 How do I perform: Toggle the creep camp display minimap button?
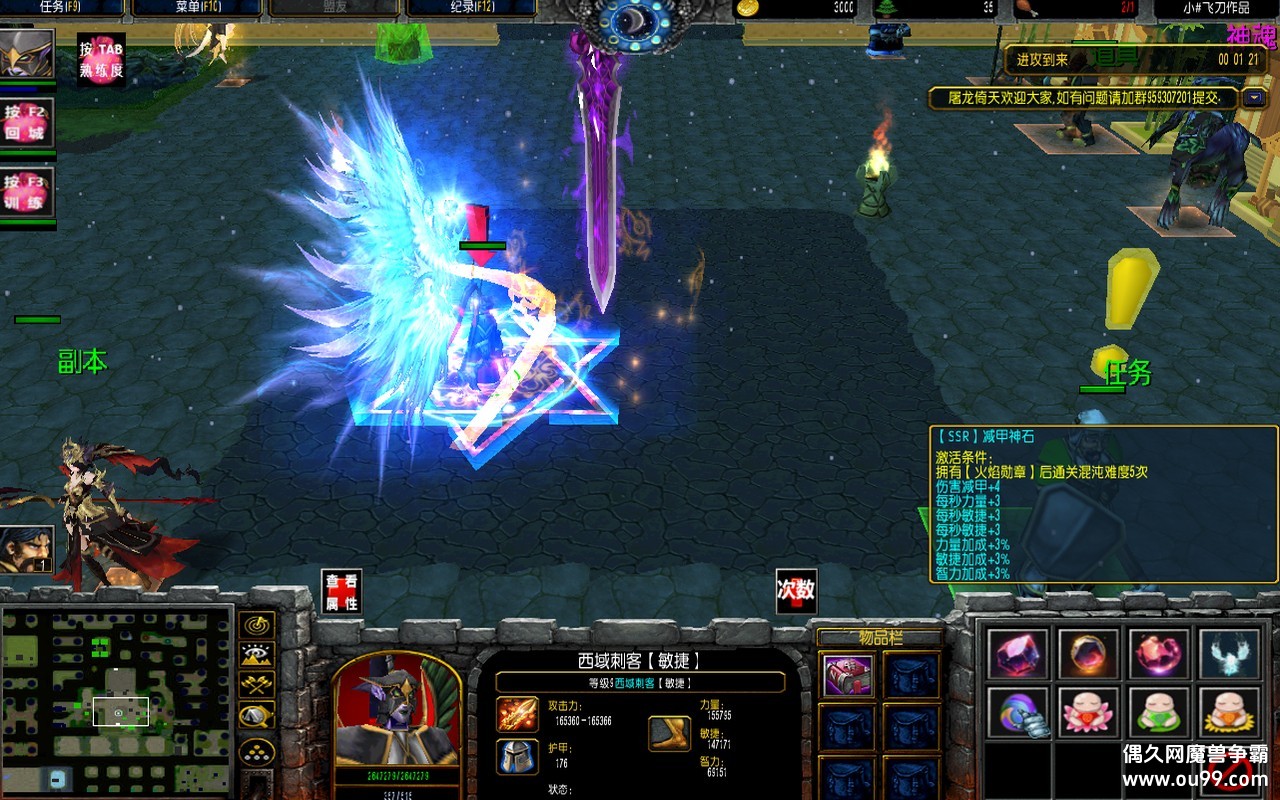259,716
